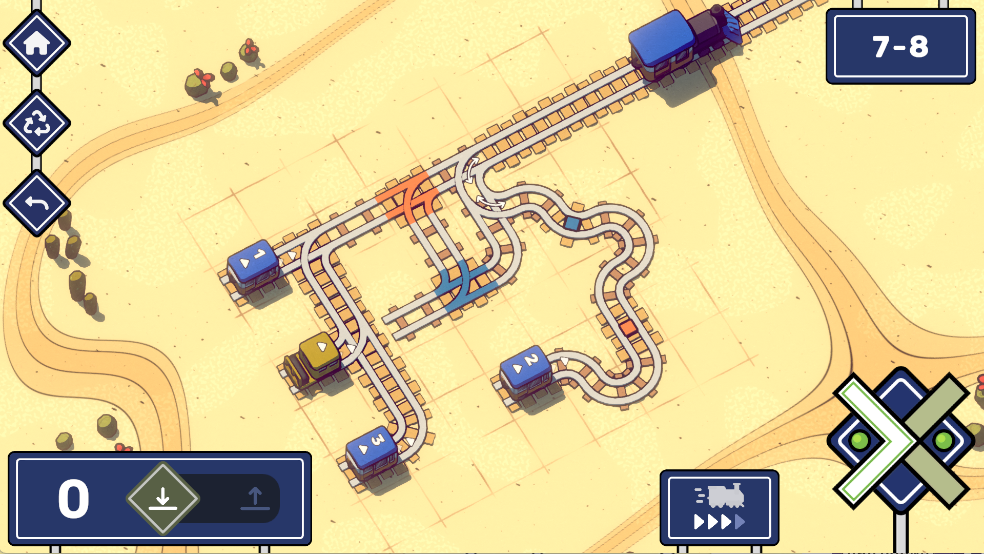This screenshot has height=554, width=984.
Task: Reset the level with the recycle-arrows button
Action: tap(37, 123)
